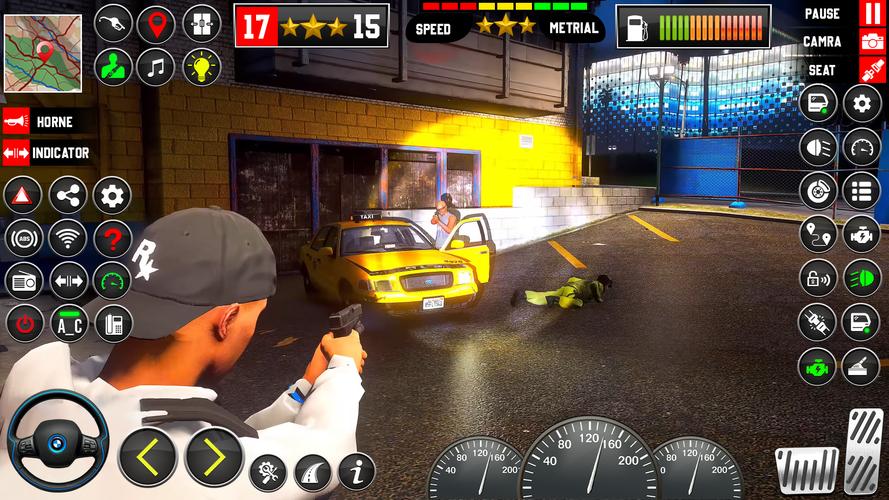Pause the game with the red pause button
889x500 pixels.
pos(872,14)
